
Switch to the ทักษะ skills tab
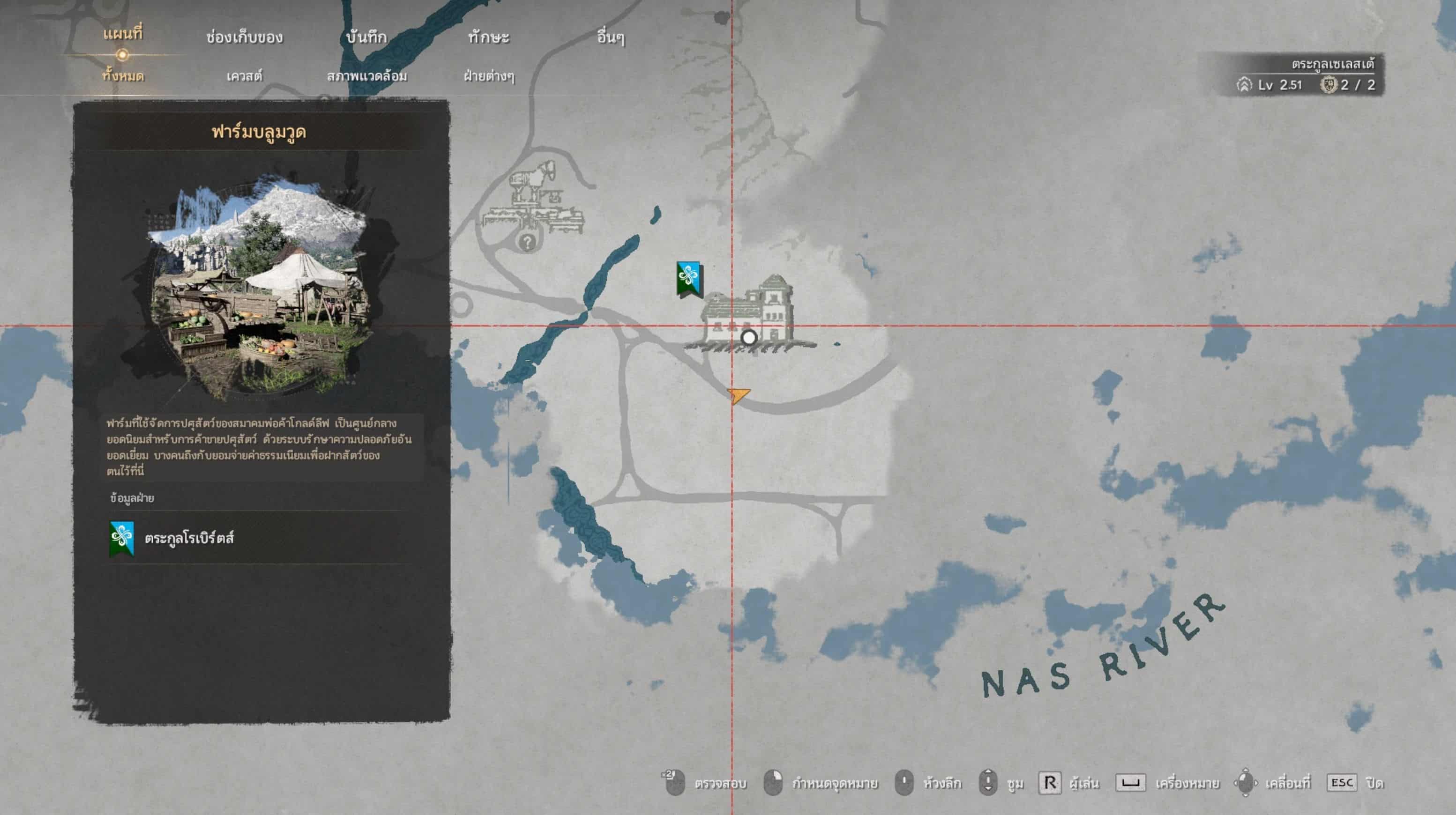[488, 38]
